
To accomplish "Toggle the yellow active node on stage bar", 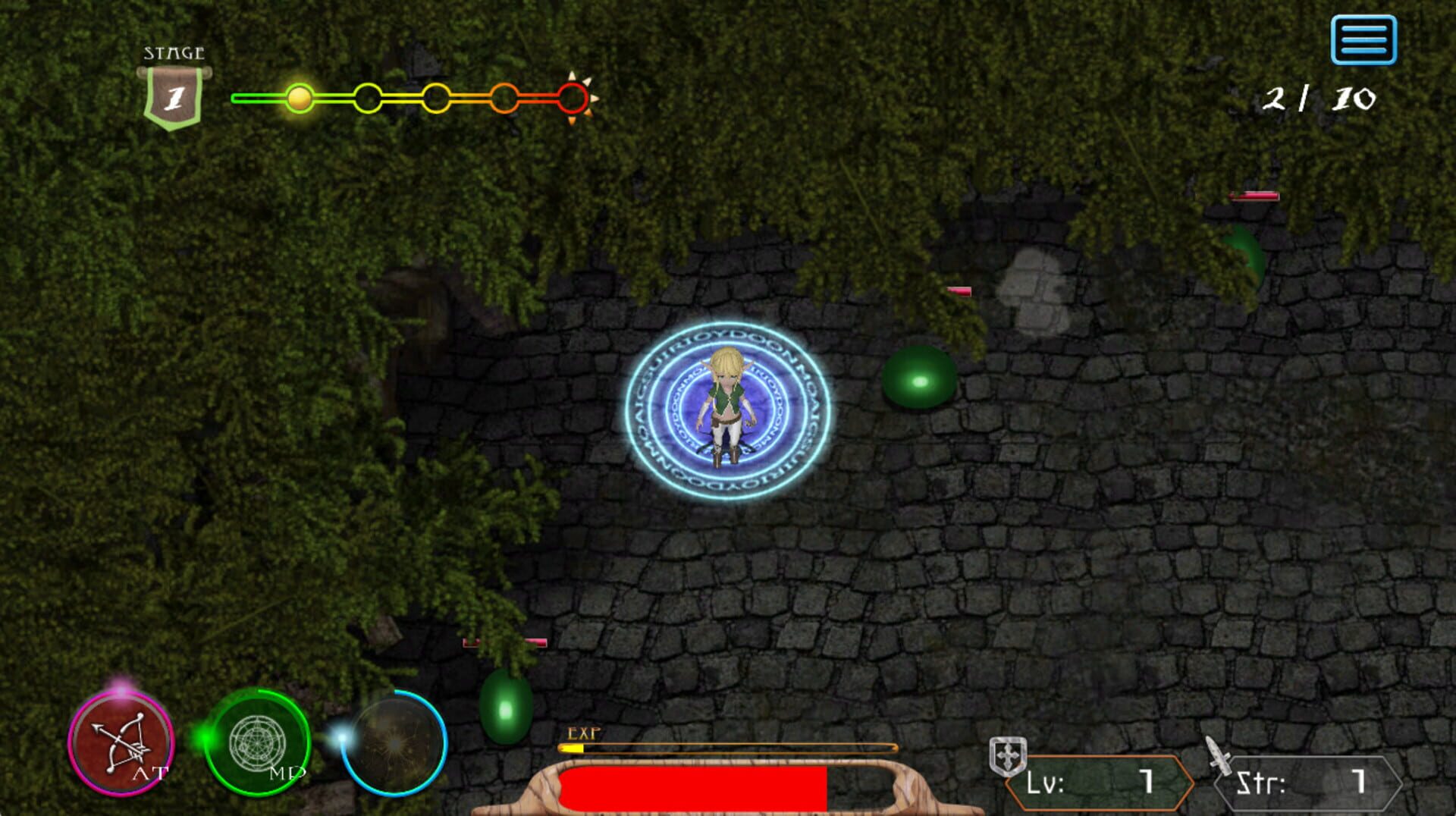I will click(300, 97).
